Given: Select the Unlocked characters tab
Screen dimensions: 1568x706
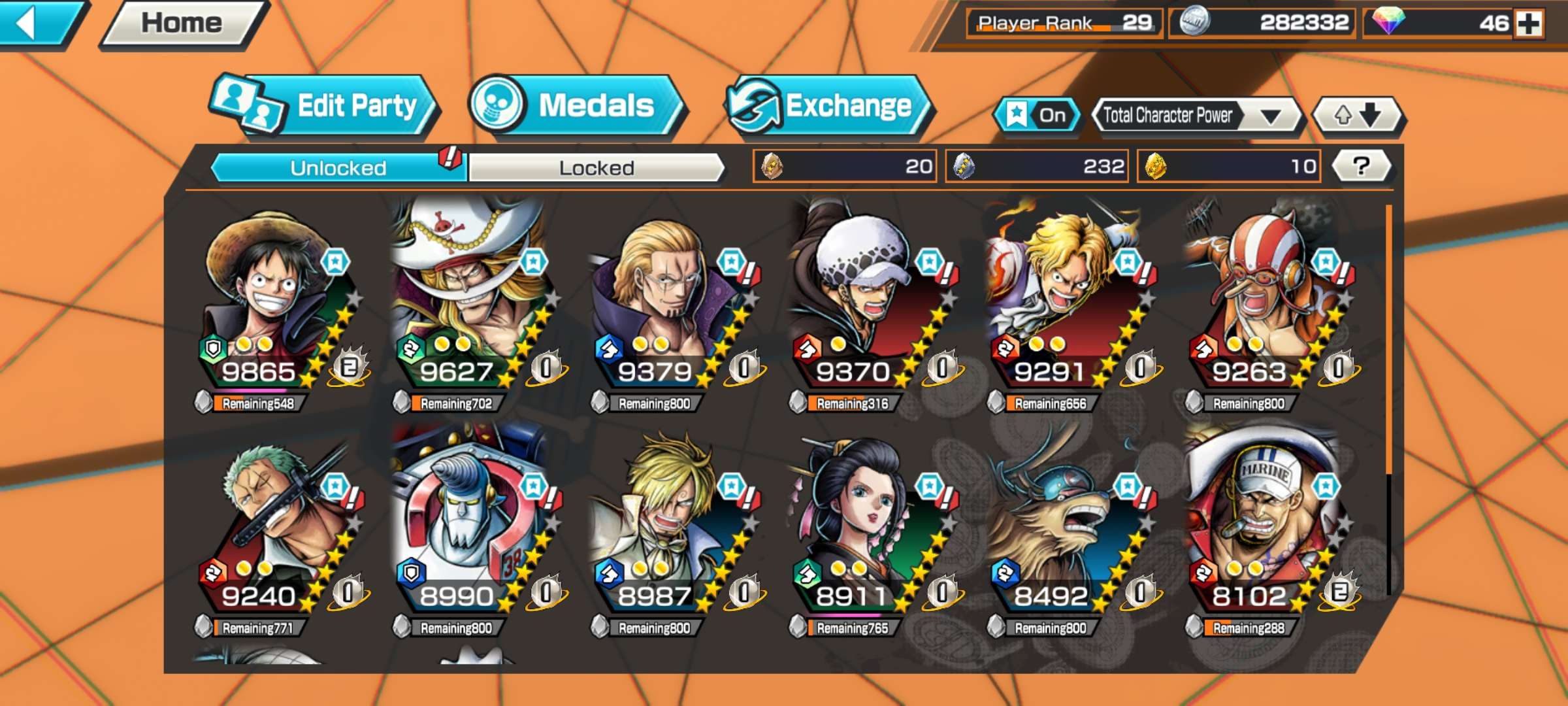Looking at the screenshot, I should coord(338,168).
